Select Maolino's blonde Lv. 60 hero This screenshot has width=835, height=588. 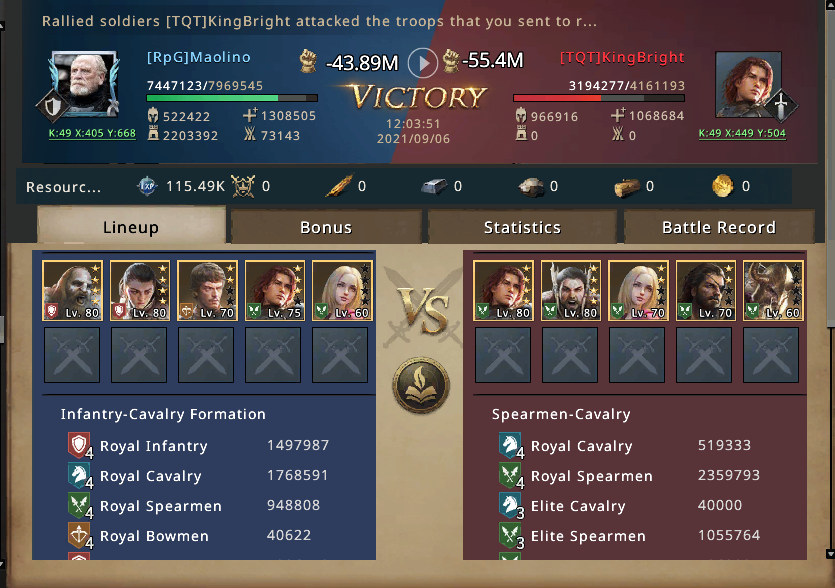pos(342,291)
